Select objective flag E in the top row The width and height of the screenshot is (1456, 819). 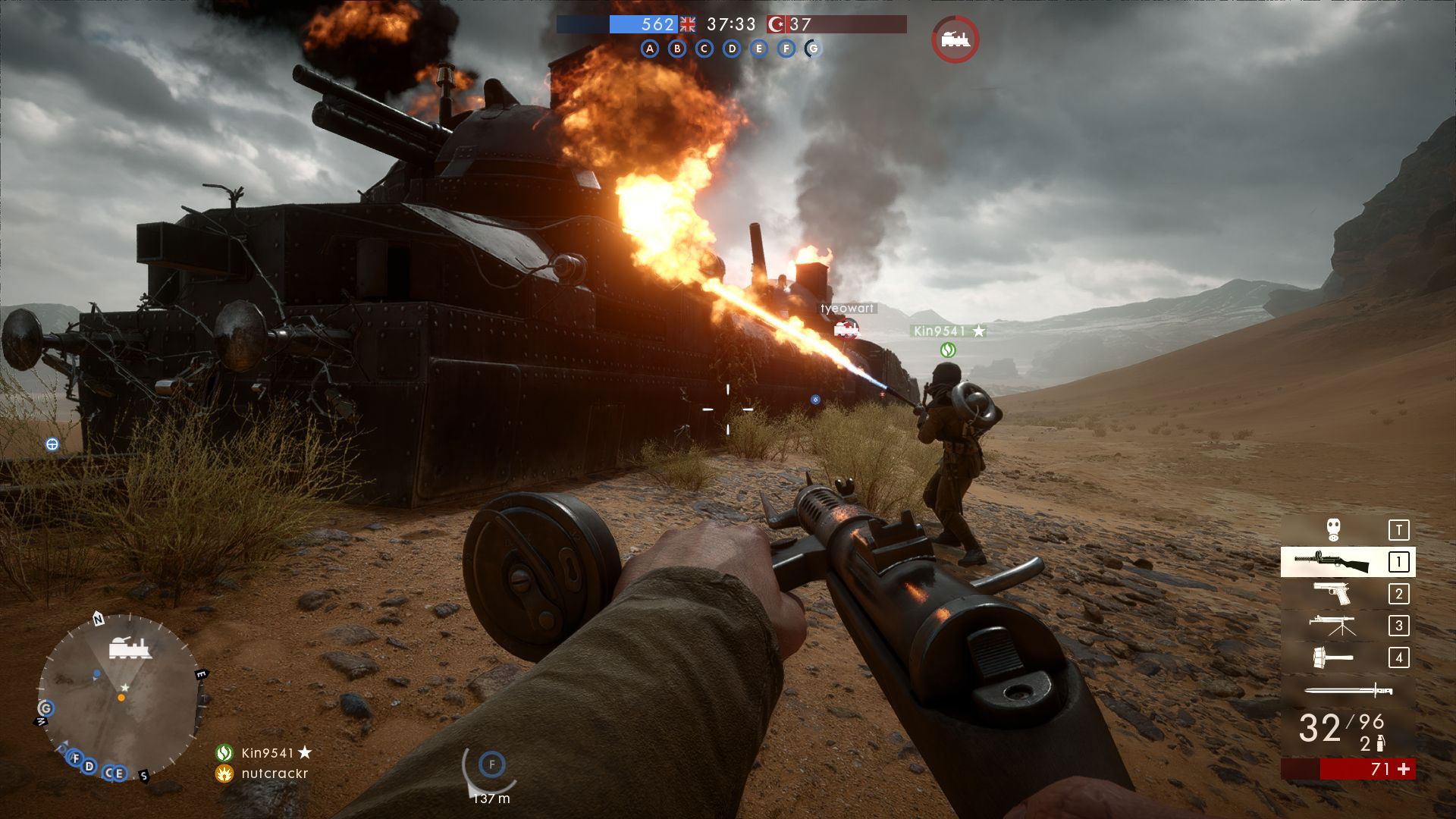[x=759, y=49]
